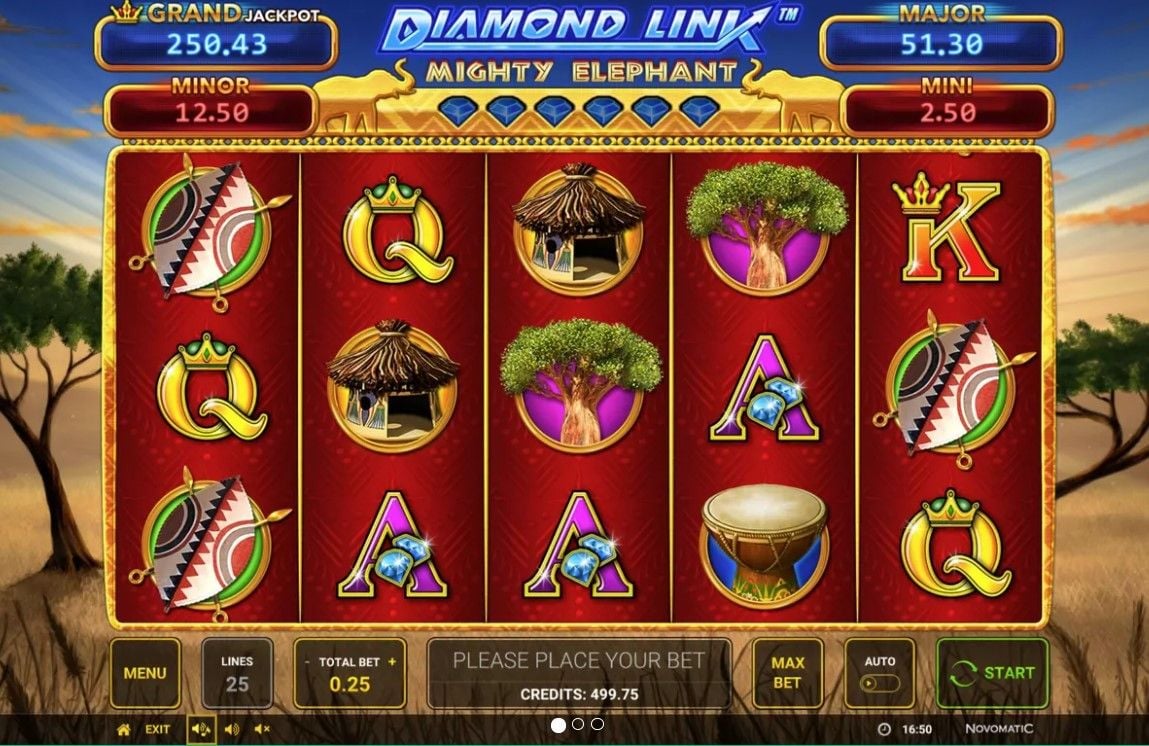Screen dimensions: 1149x746
Task: Click the LINES 25 button
Action: 237,673
